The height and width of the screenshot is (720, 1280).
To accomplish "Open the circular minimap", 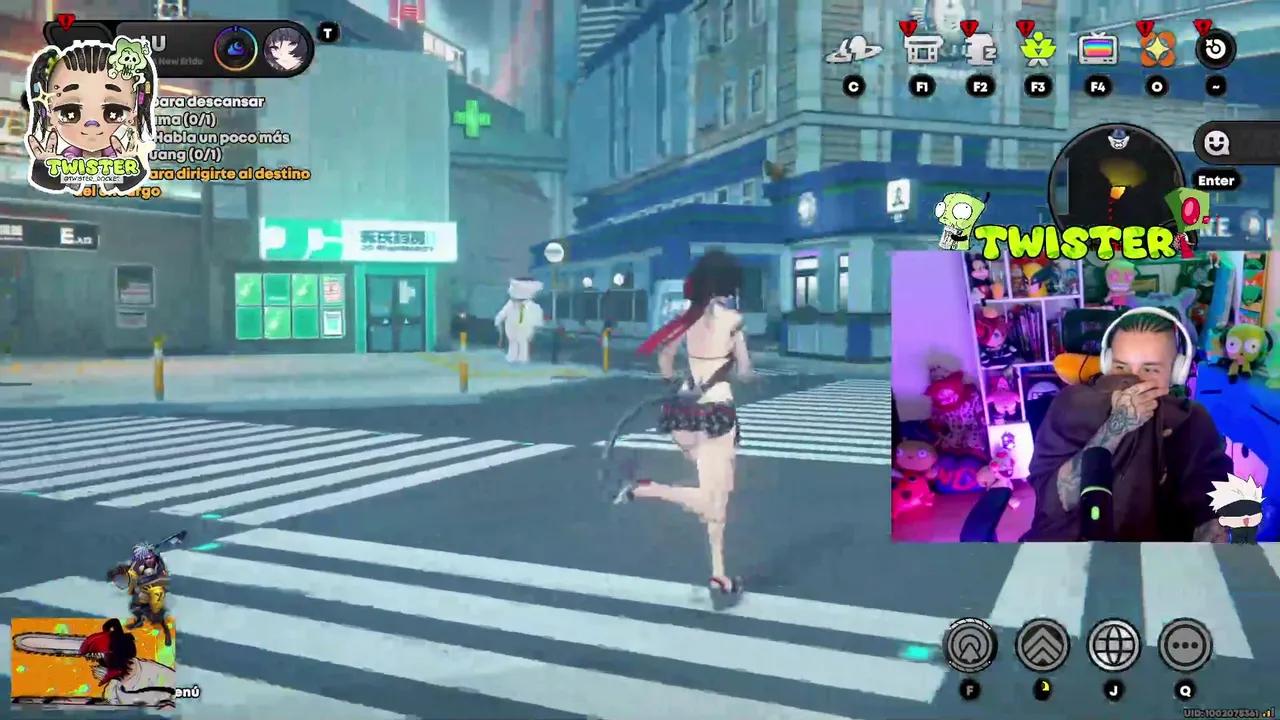I will pos(1118,180).
